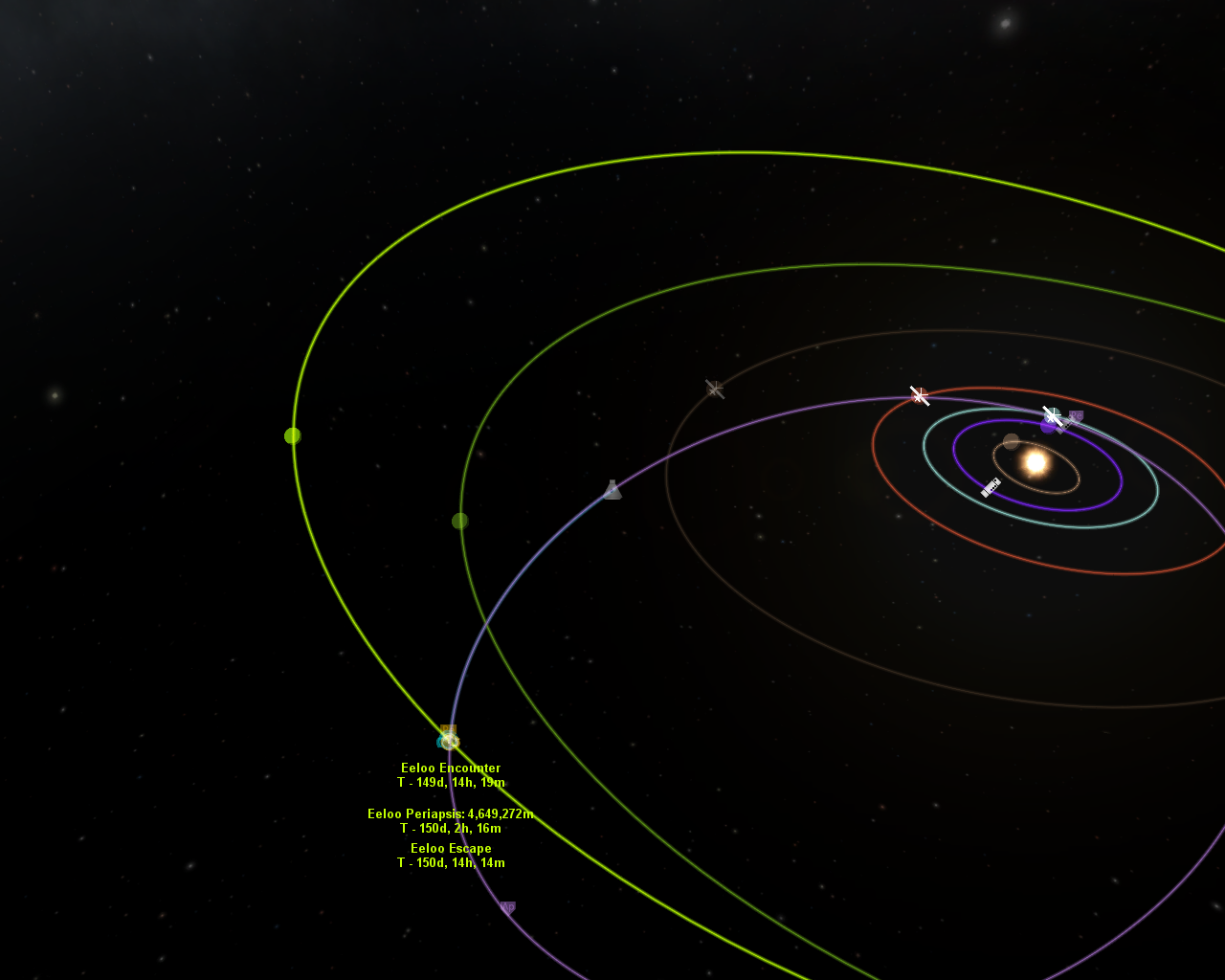Click the Pe periapsis marker on purple orbit
The height and width of the screenshot is (980, 1225).
point(1076,416)
